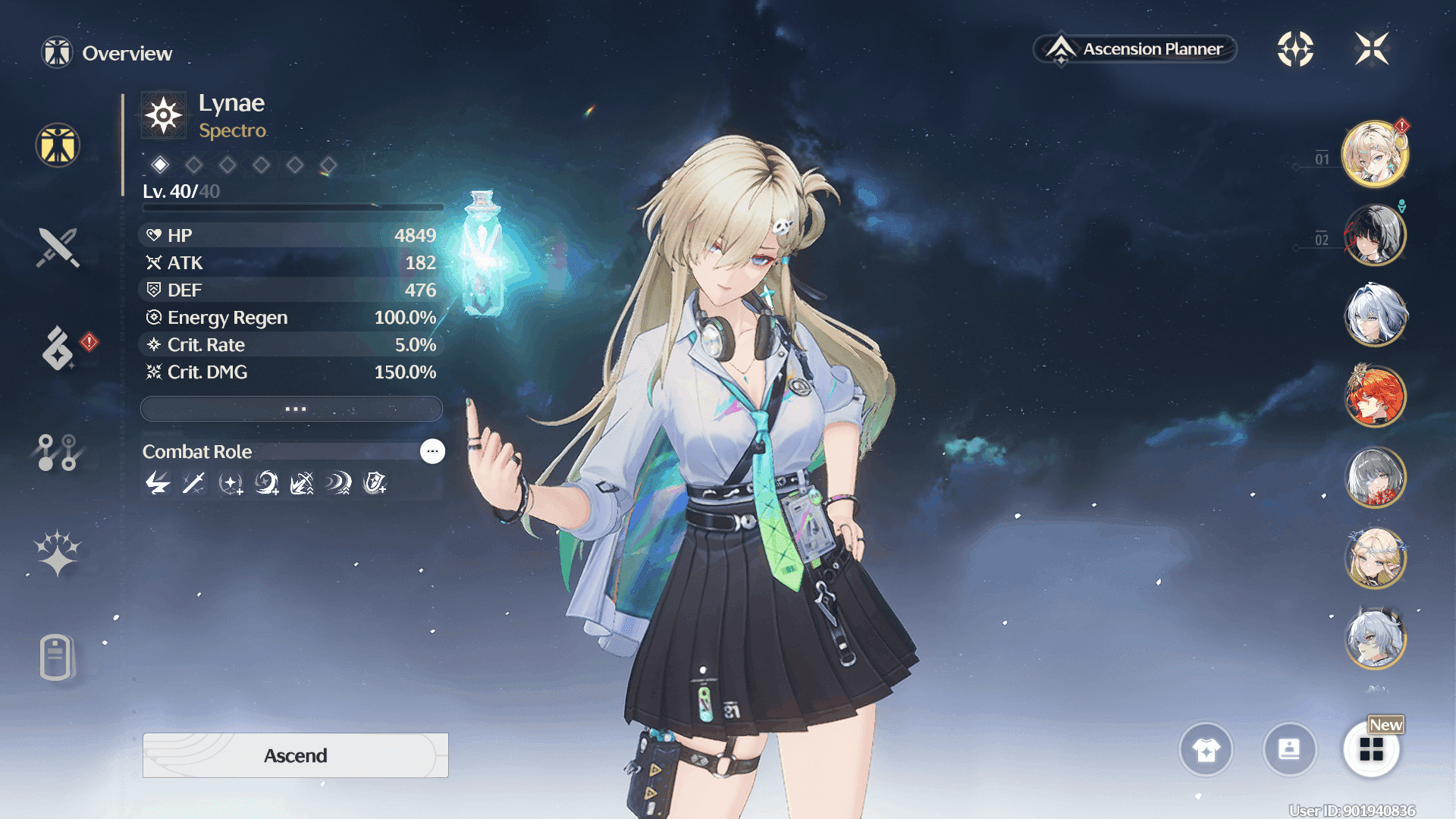
Task: Ascend Lynae with the Ascend button
Action: [295, 755]
